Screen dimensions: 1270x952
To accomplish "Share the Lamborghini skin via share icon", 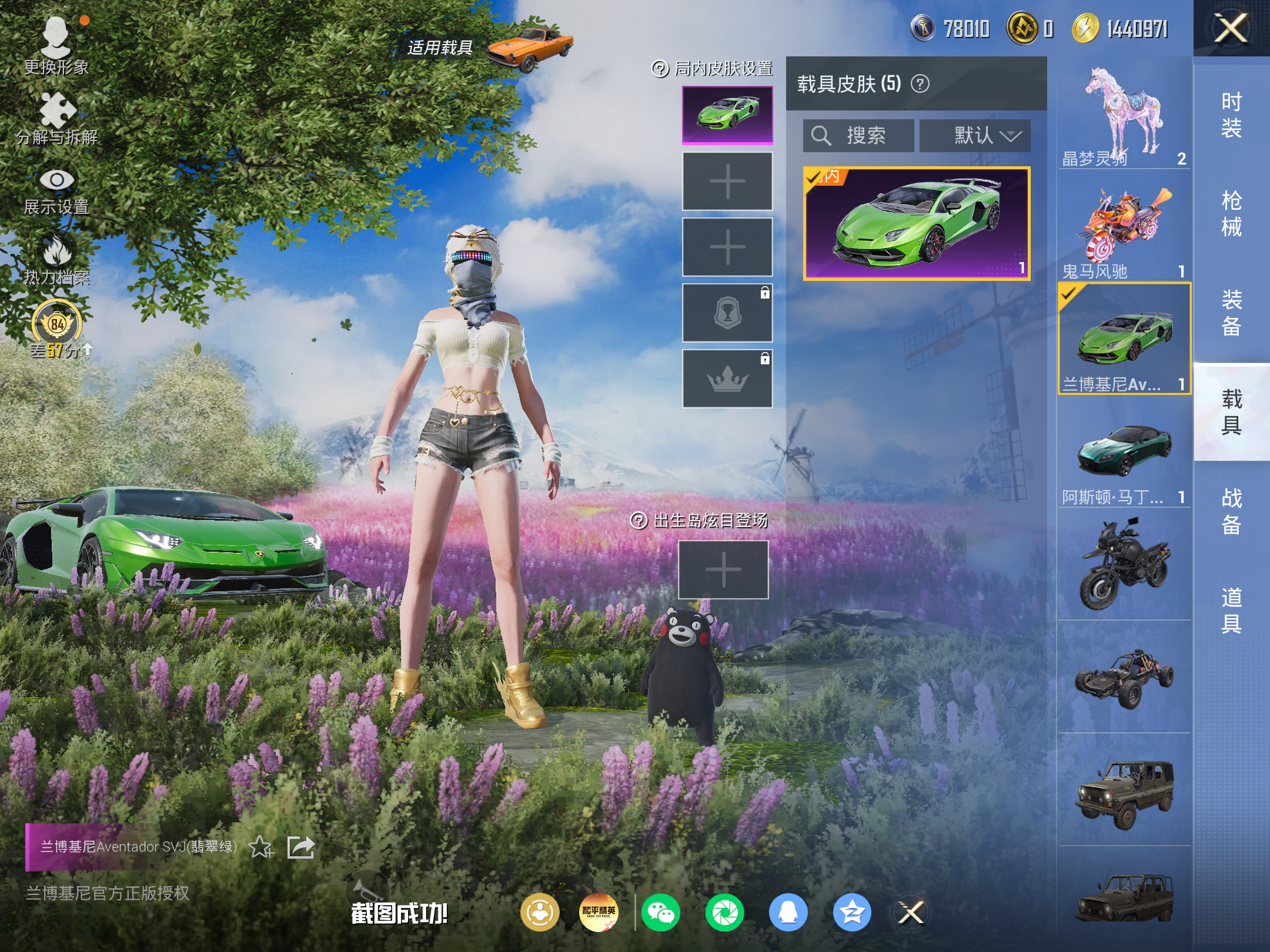I will pyautogui.click(x=300, y=847).
